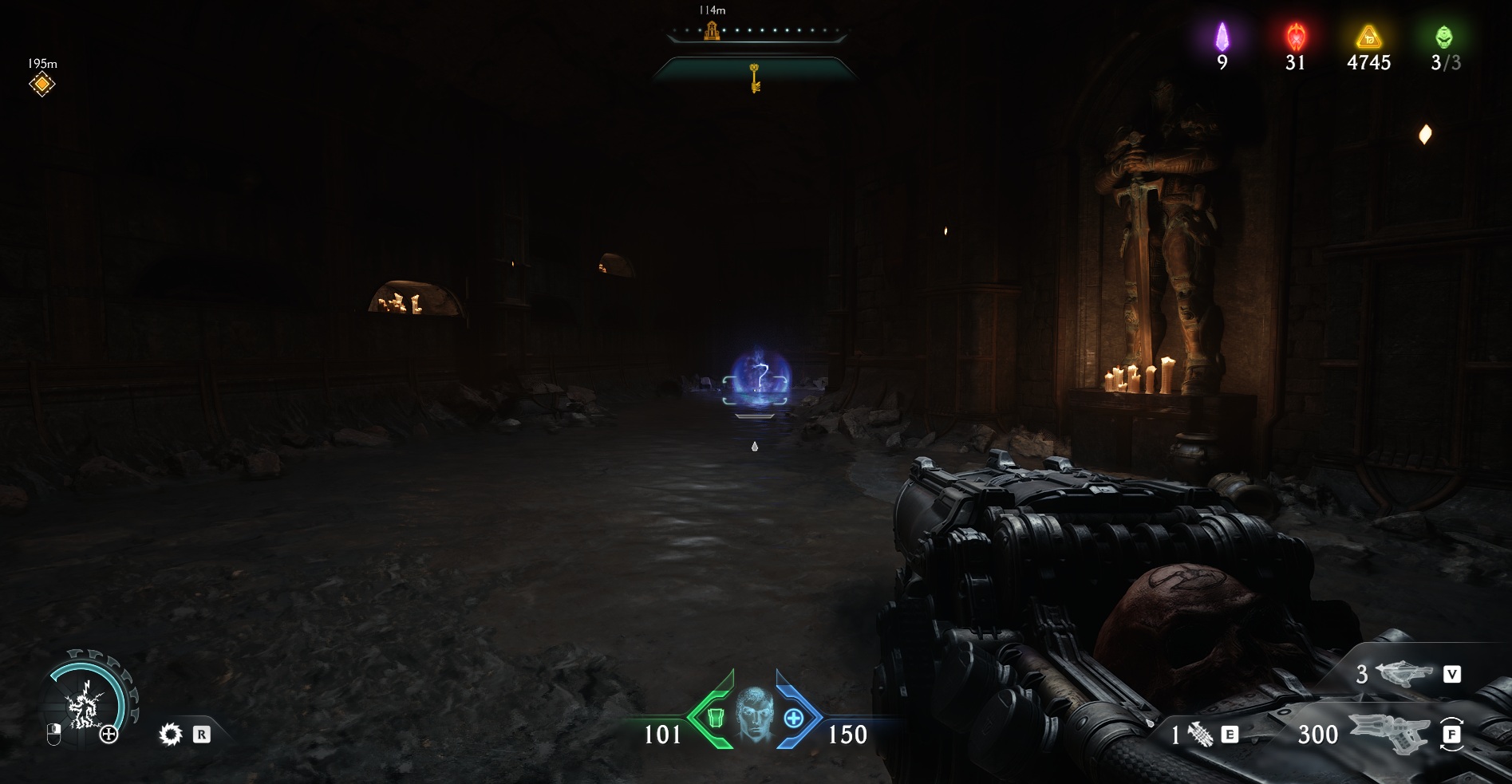The height and width of the screenshot is (784, 1512).
Task: Click the shield saw gear icon
Action: point(170,734)
